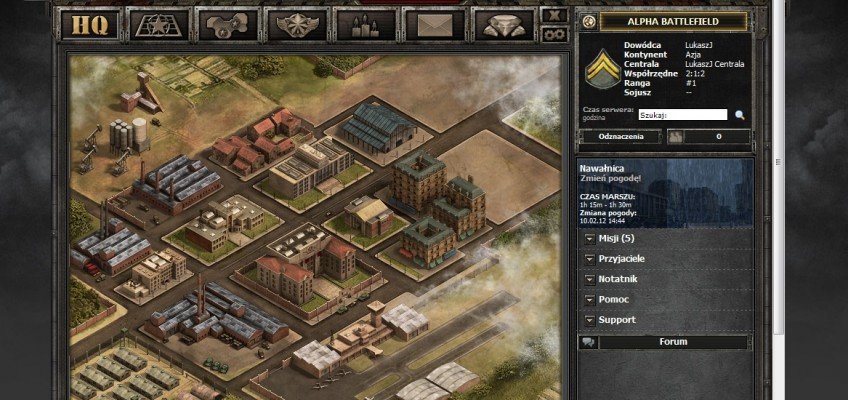Click the Szukaj search input field
This screenshot has height=400, width=848.
pyautogui.click(x=682, y=115)
